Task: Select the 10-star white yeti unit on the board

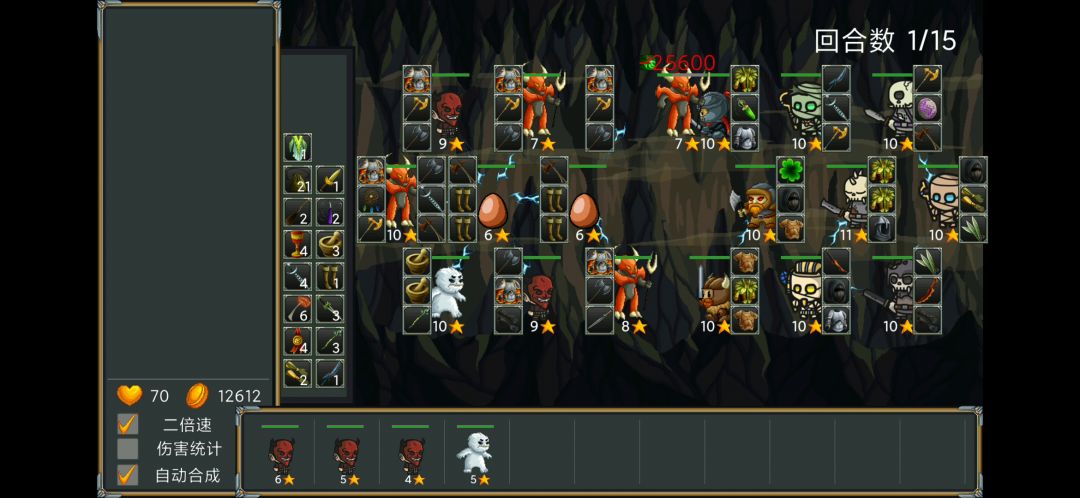Action: tap(449, 290)
